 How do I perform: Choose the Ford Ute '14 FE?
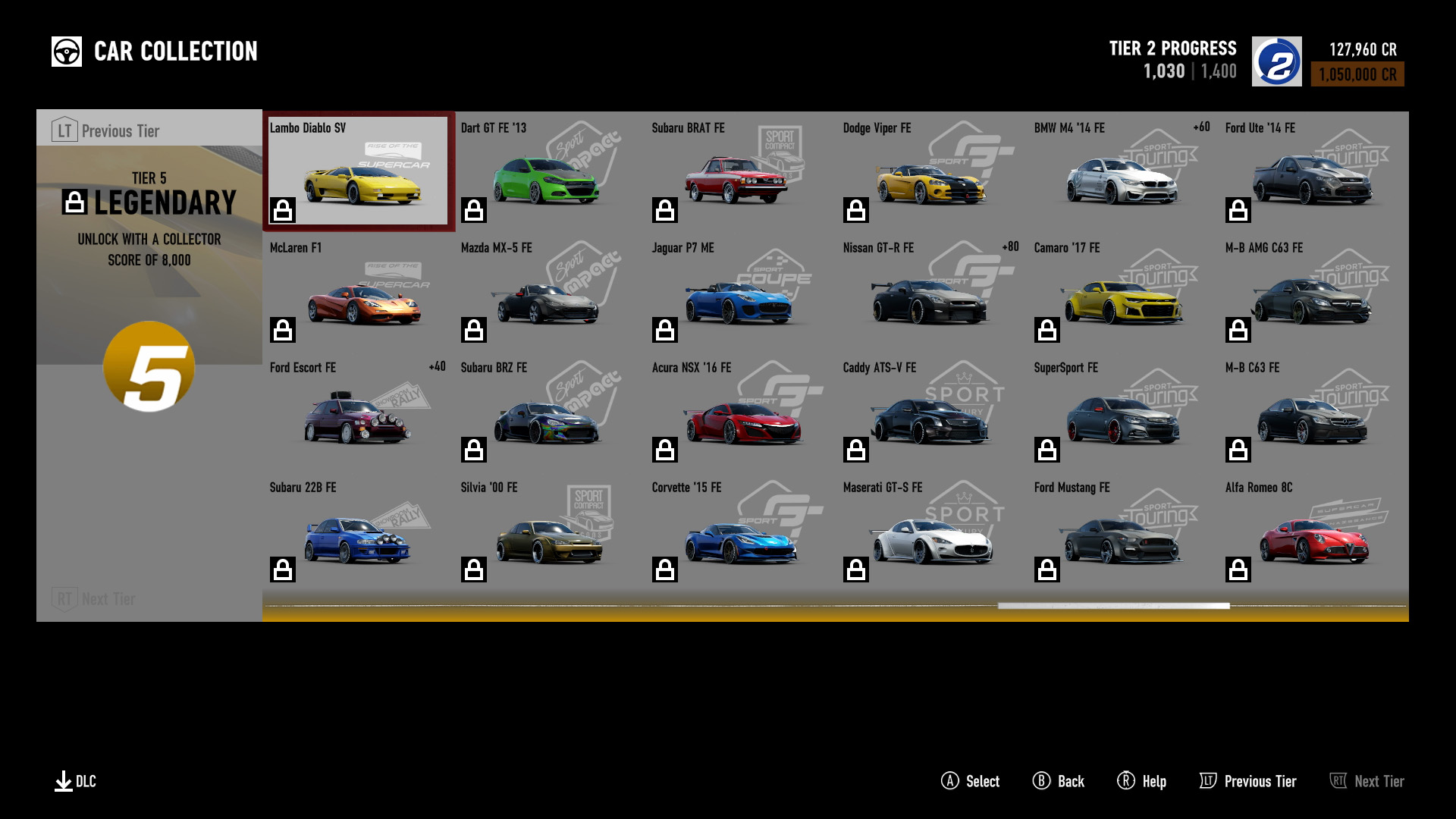(1313, 171)
